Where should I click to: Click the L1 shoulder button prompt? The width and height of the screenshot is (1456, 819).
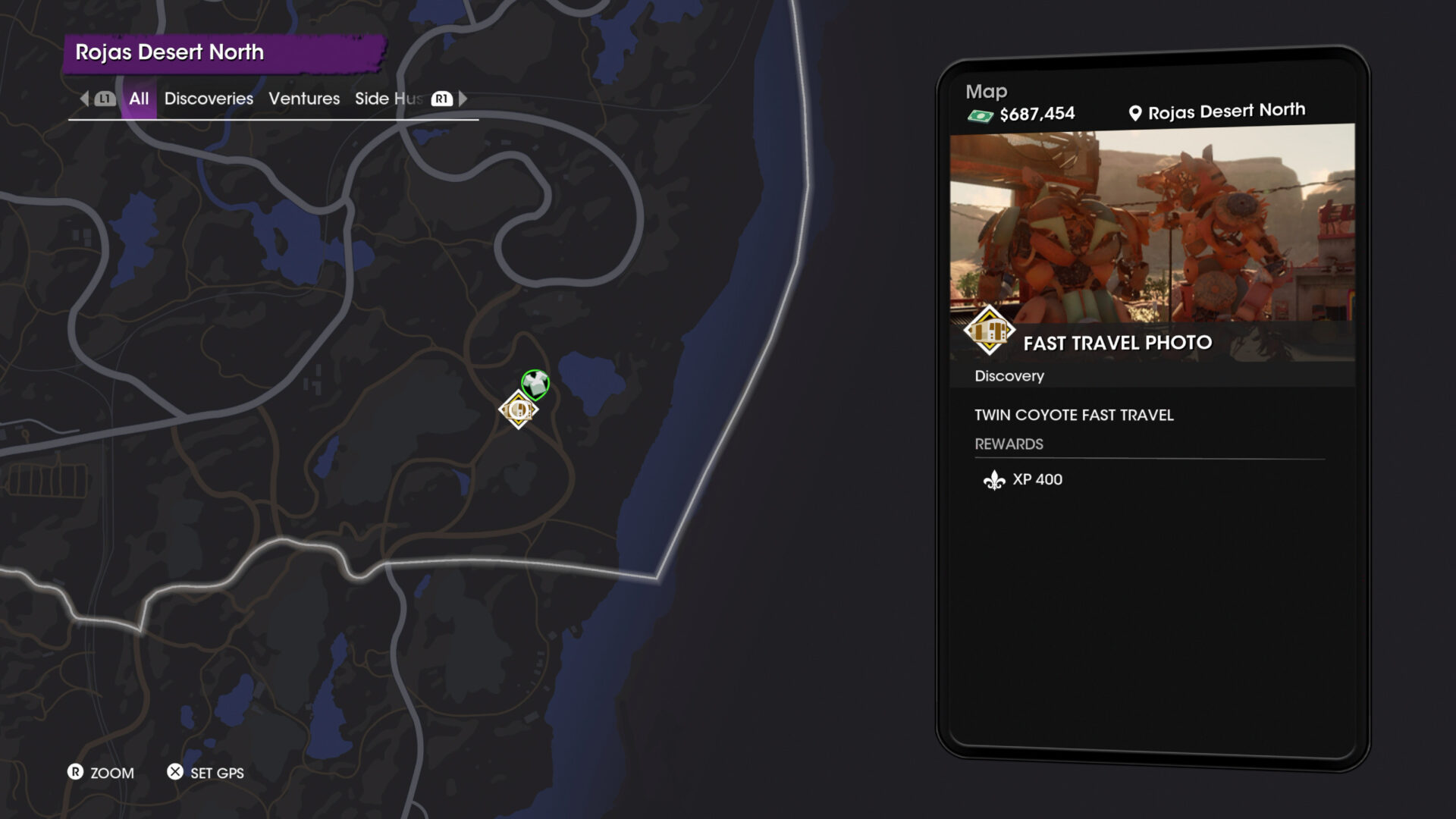(105, 99)
